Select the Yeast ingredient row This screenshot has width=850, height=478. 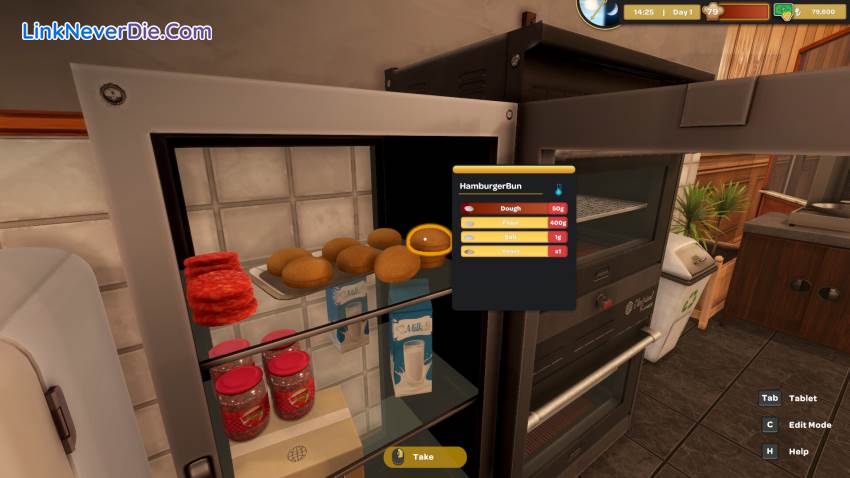point(514,251)
